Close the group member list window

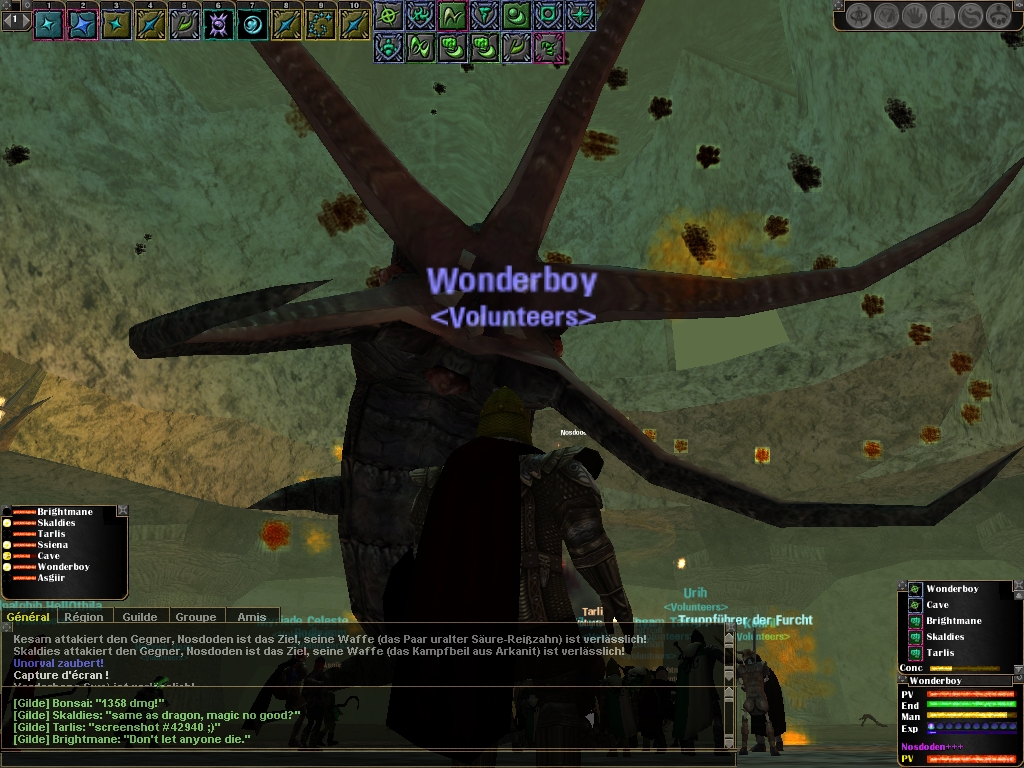coord(122,510)
